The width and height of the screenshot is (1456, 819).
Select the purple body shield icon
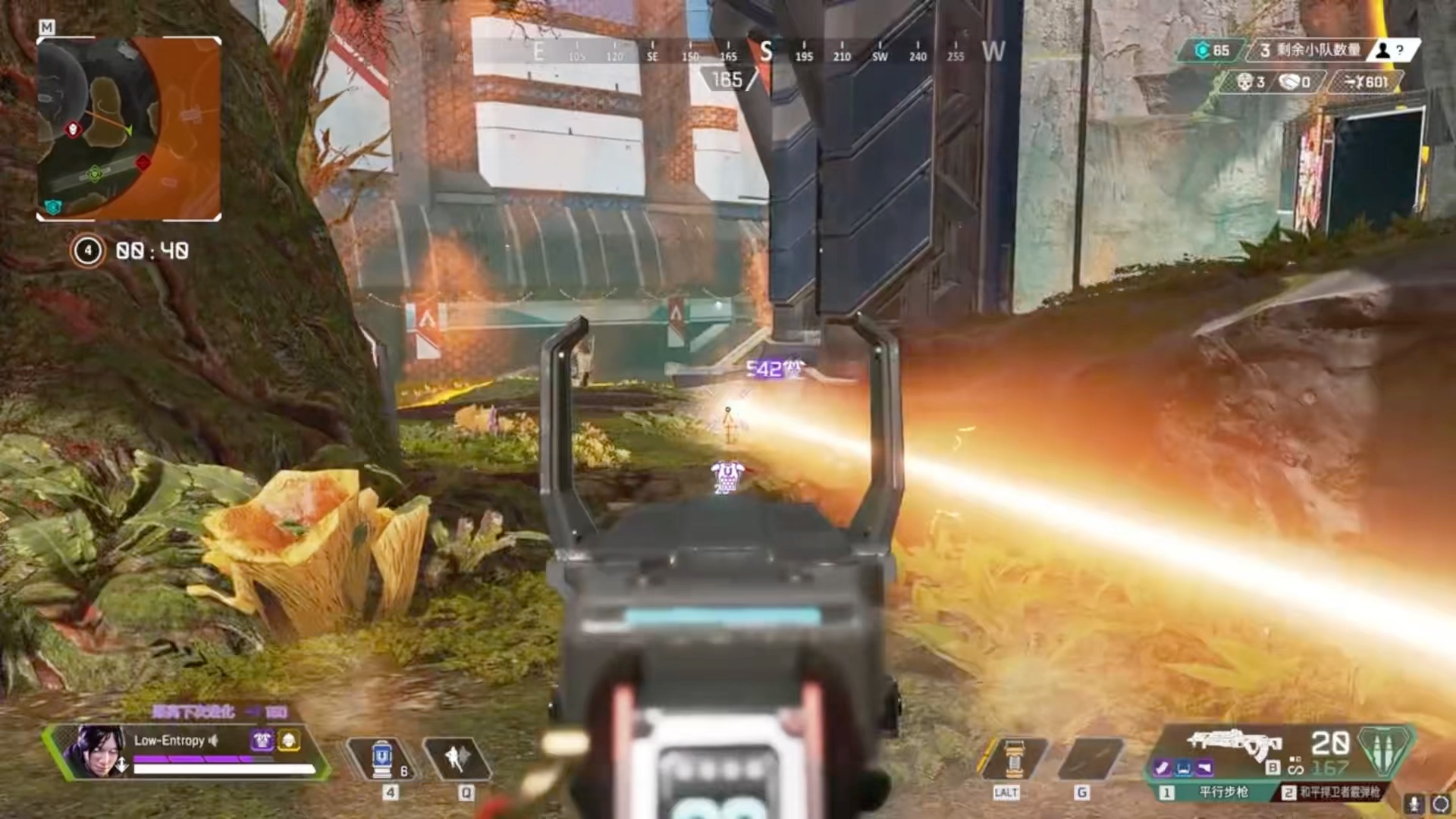click(x=263, y=740)
